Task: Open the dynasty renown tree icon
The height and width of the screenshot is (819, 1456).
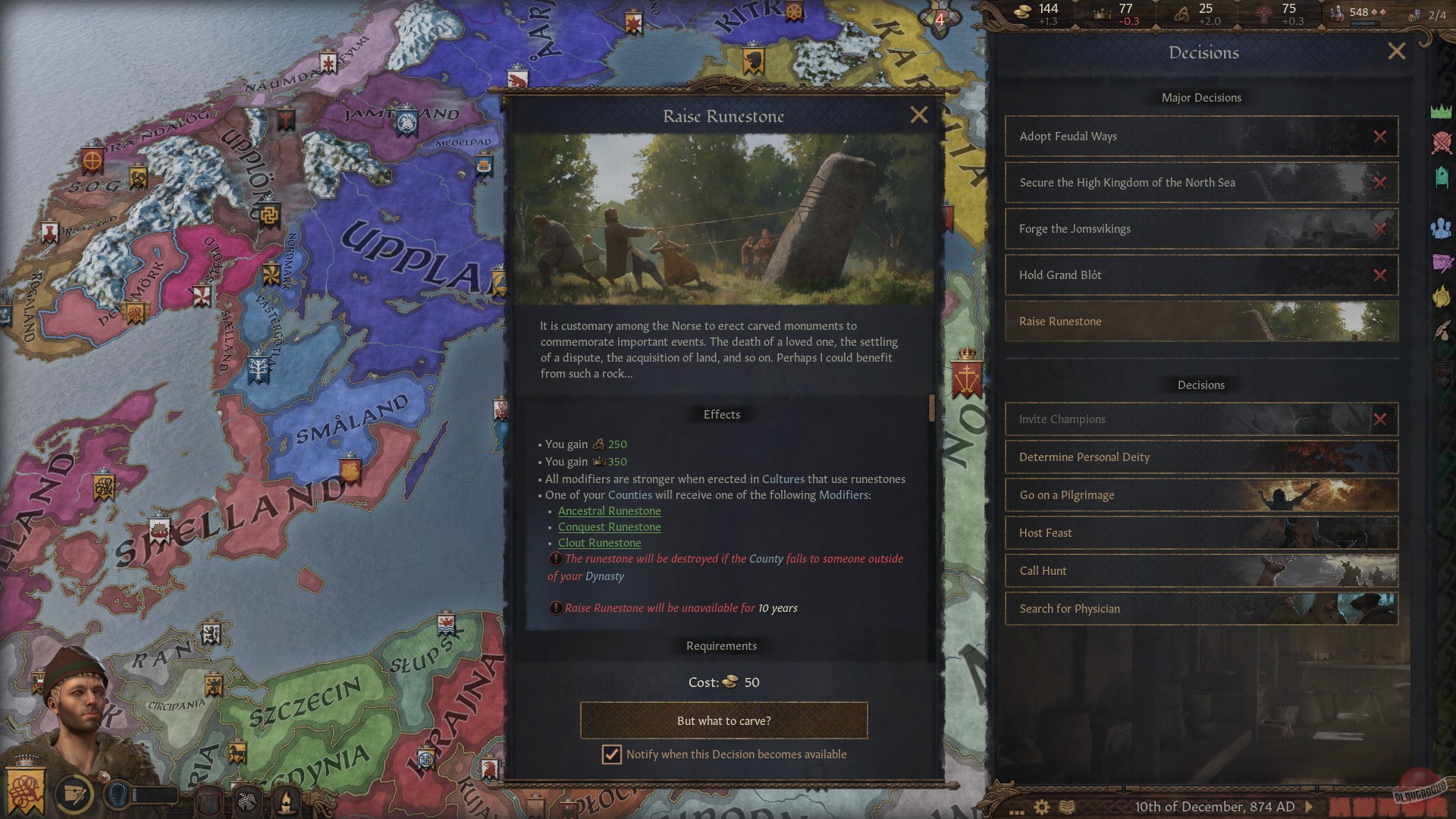Action: click(1263, 13)
